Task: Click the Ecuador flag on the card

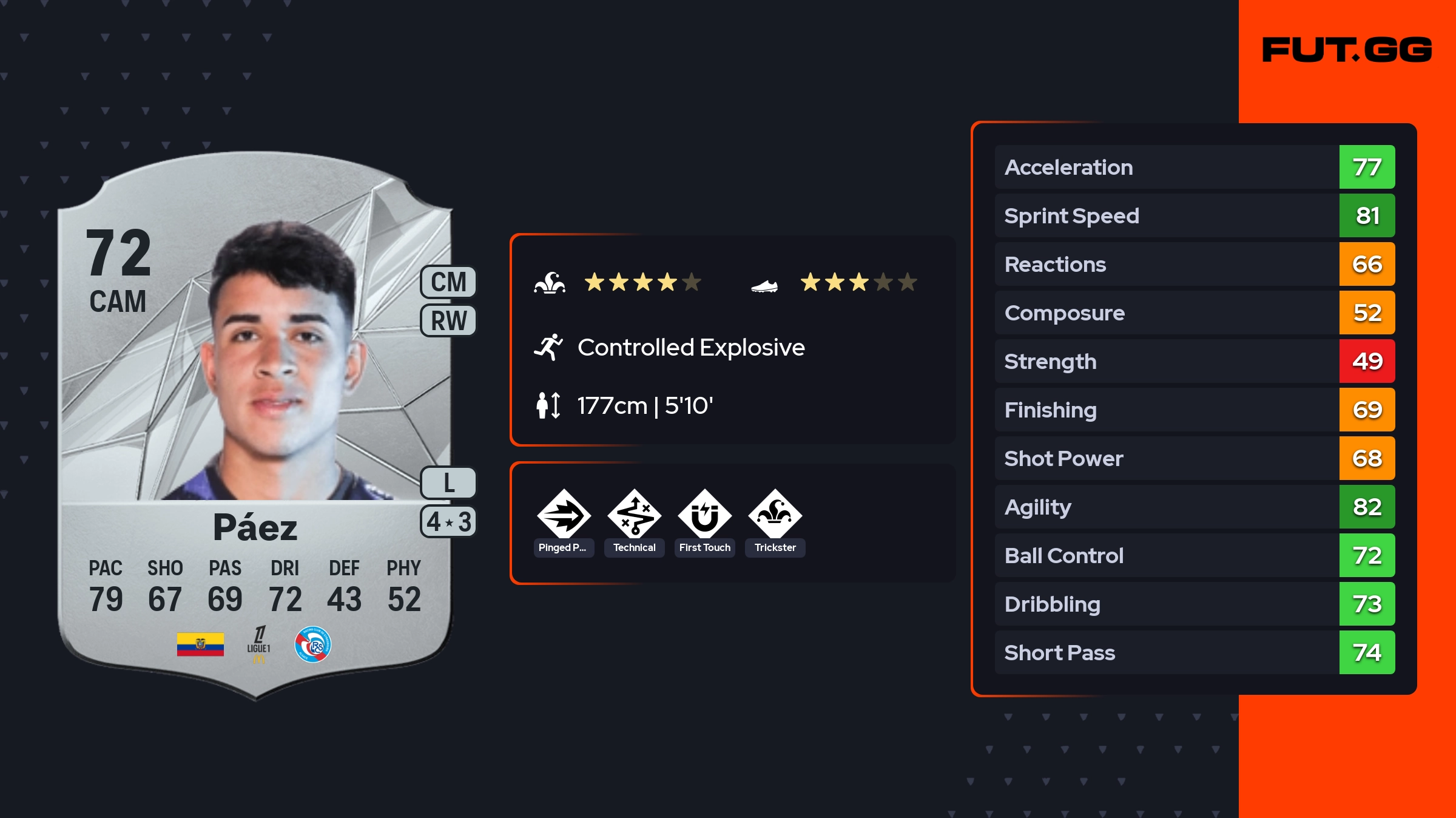Action: (x=200, y=644)
